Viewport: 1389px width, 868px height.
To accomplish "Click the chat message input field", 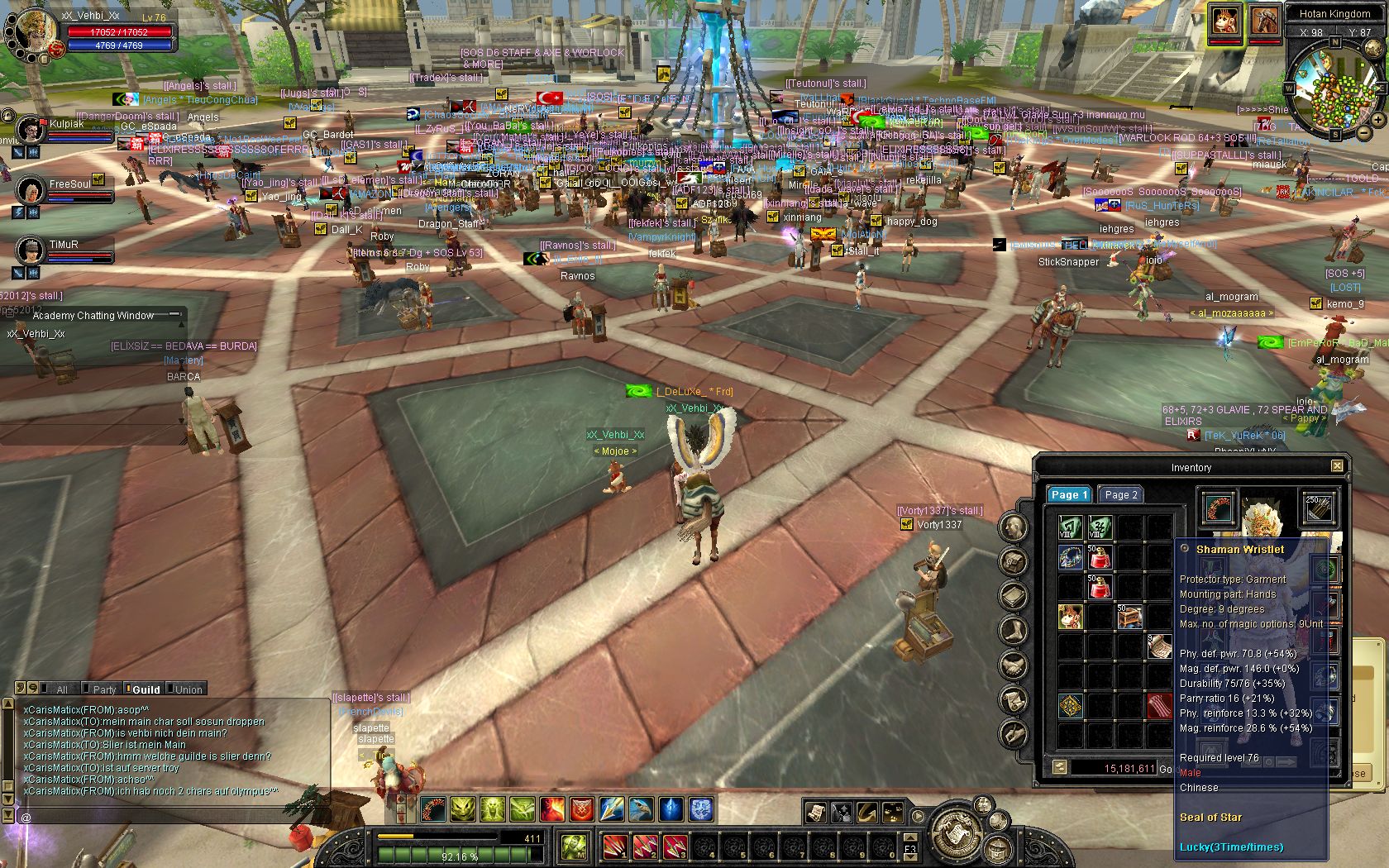I will [x=174, y=817].
